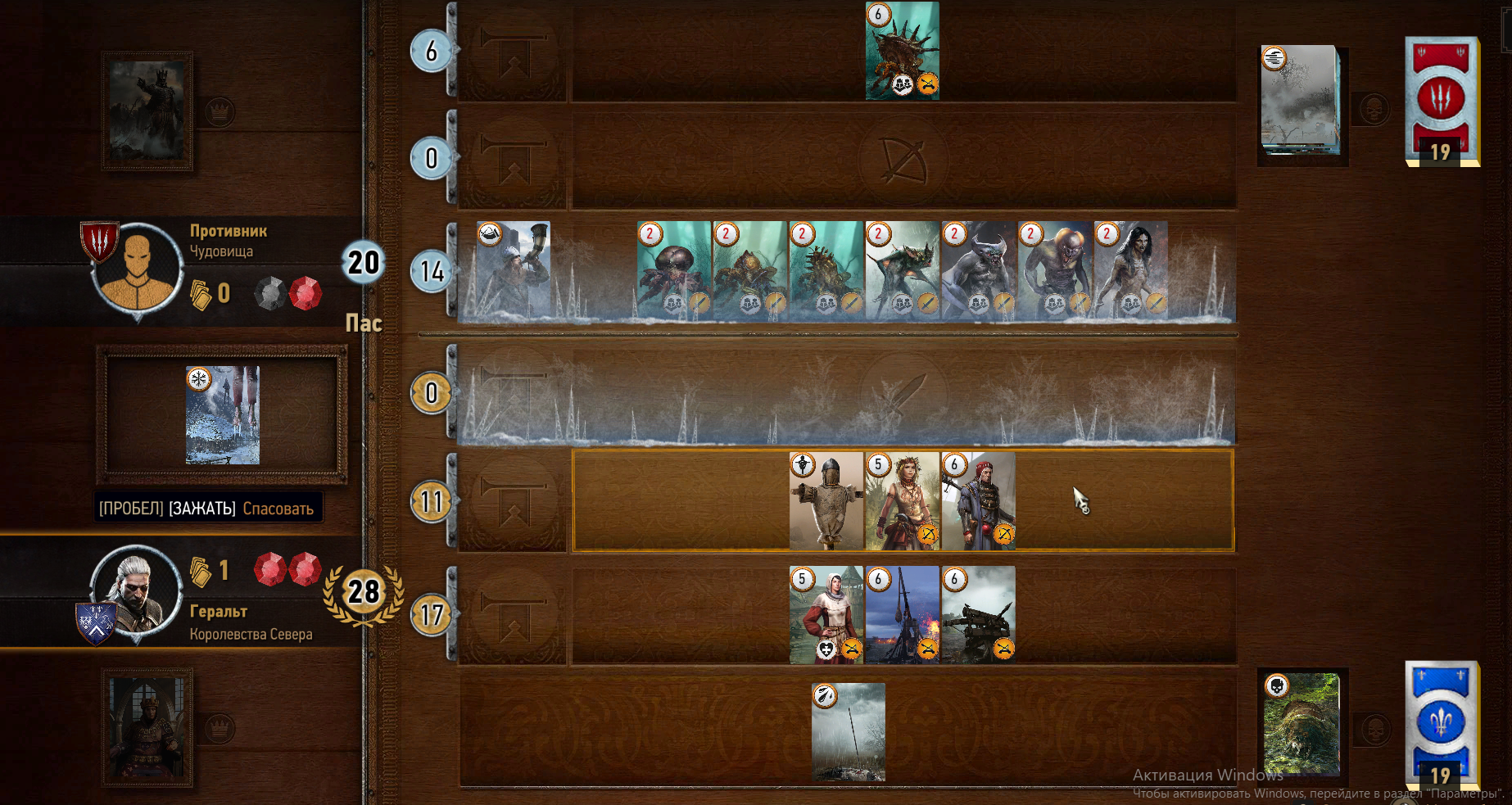Viewport: 1512px width, 805px height.
Task: Select the rain card in Geralt's hand
Action: pos(849,735)
